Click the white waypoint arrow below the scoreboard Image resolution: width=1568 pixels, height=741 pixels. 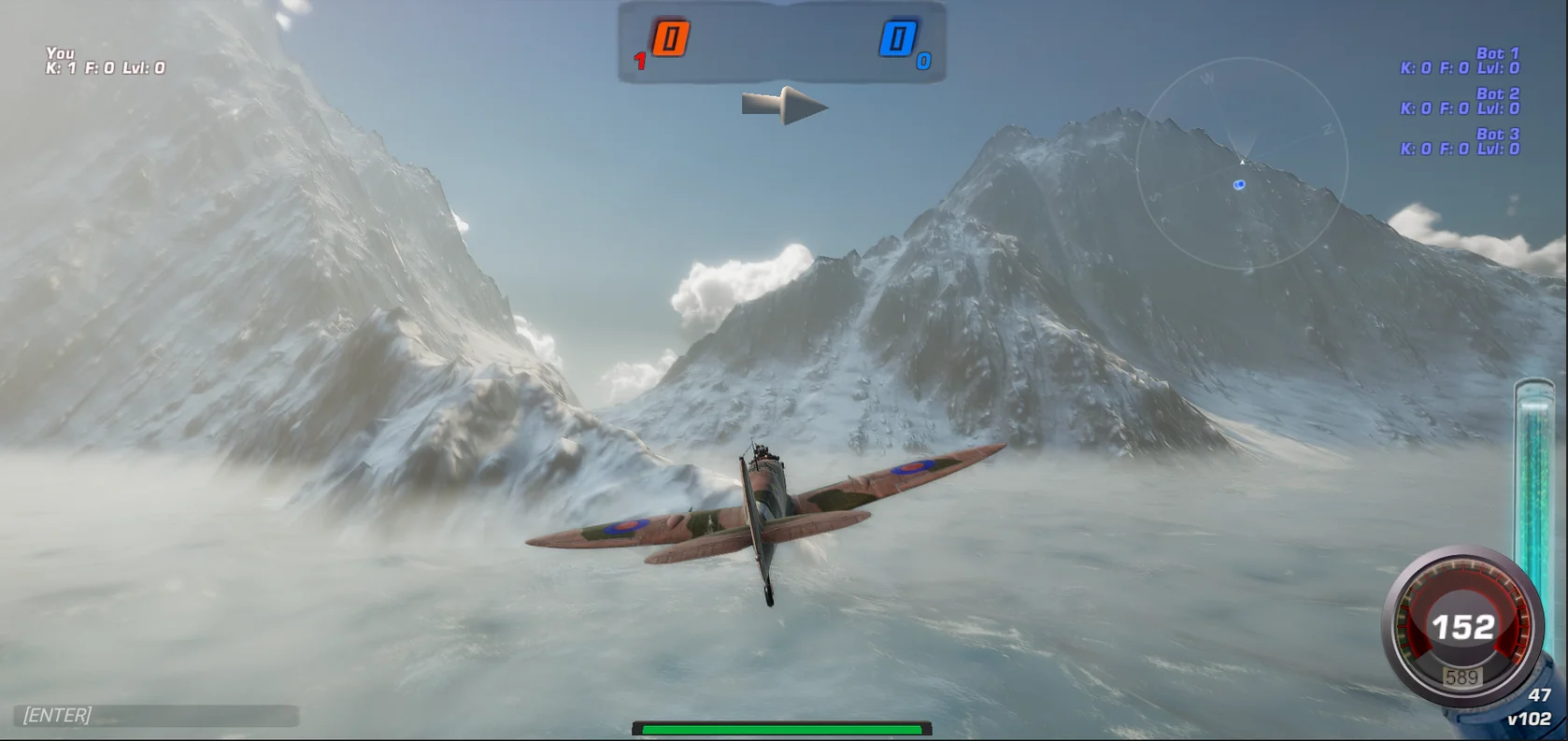(x=785, y=106)
